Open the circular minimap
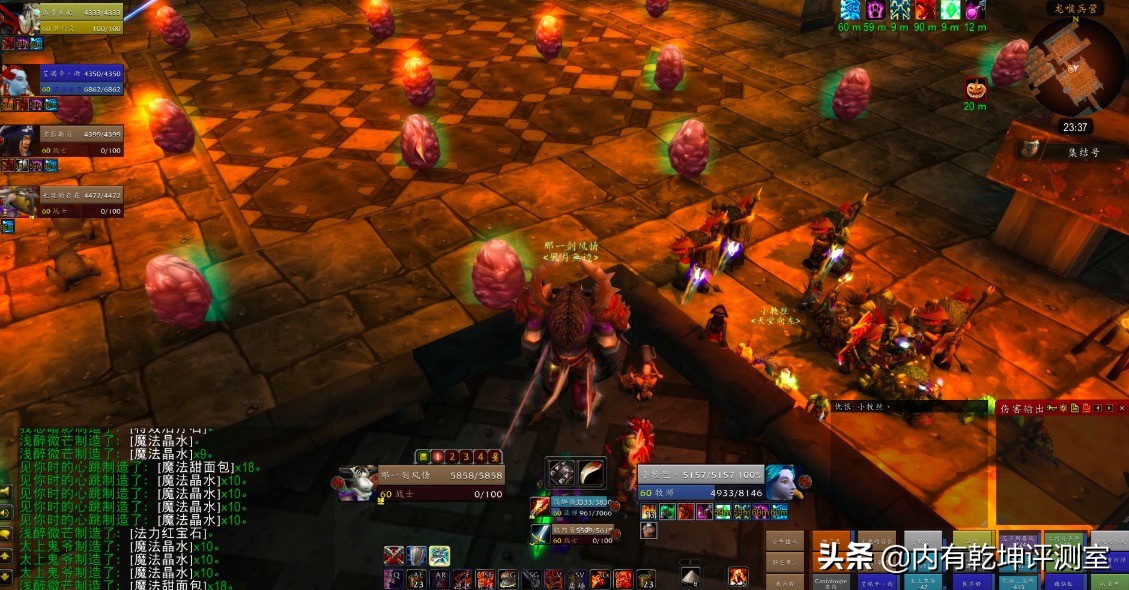Viewport: 1129px width, 590px height. point(1074,64)
